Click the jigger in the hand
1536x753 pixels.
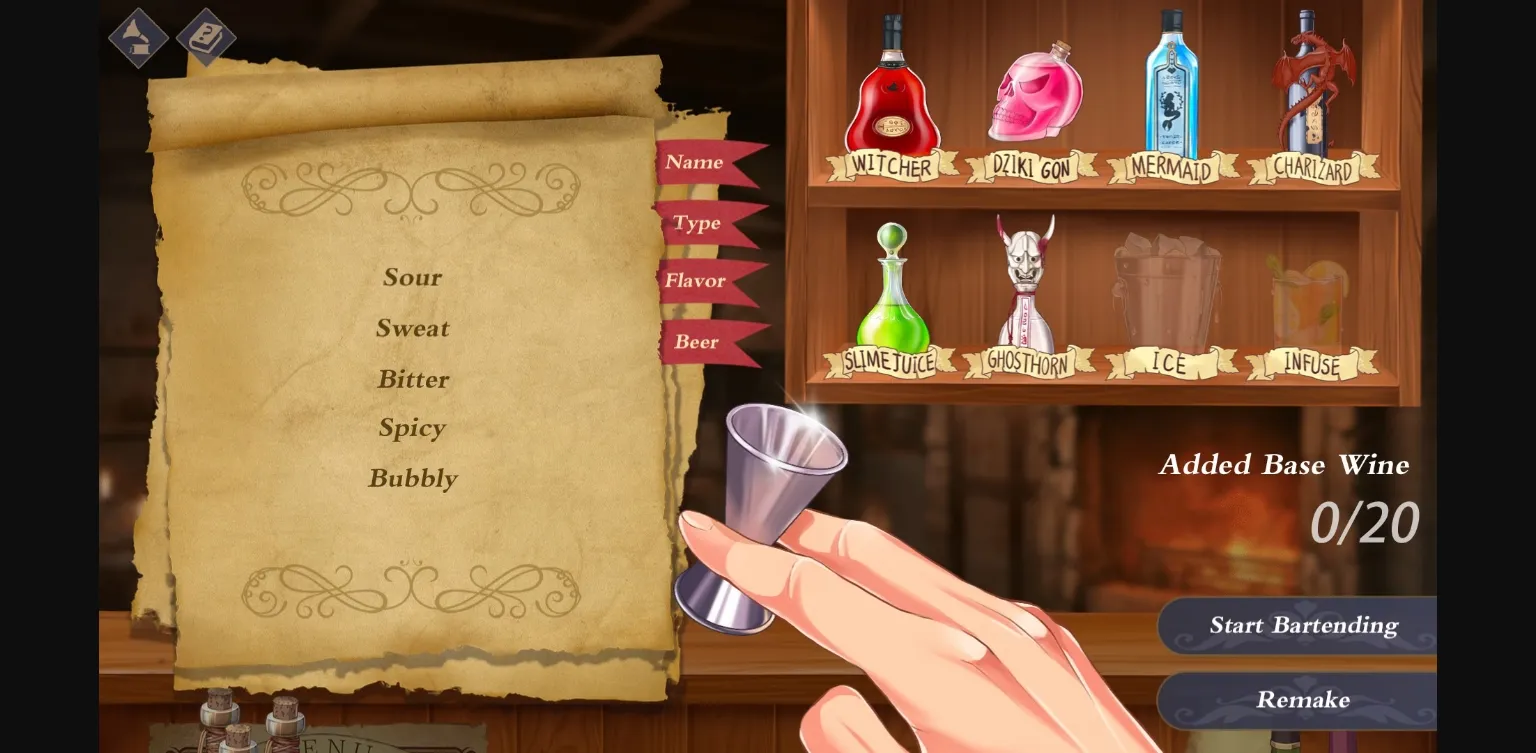785,470
